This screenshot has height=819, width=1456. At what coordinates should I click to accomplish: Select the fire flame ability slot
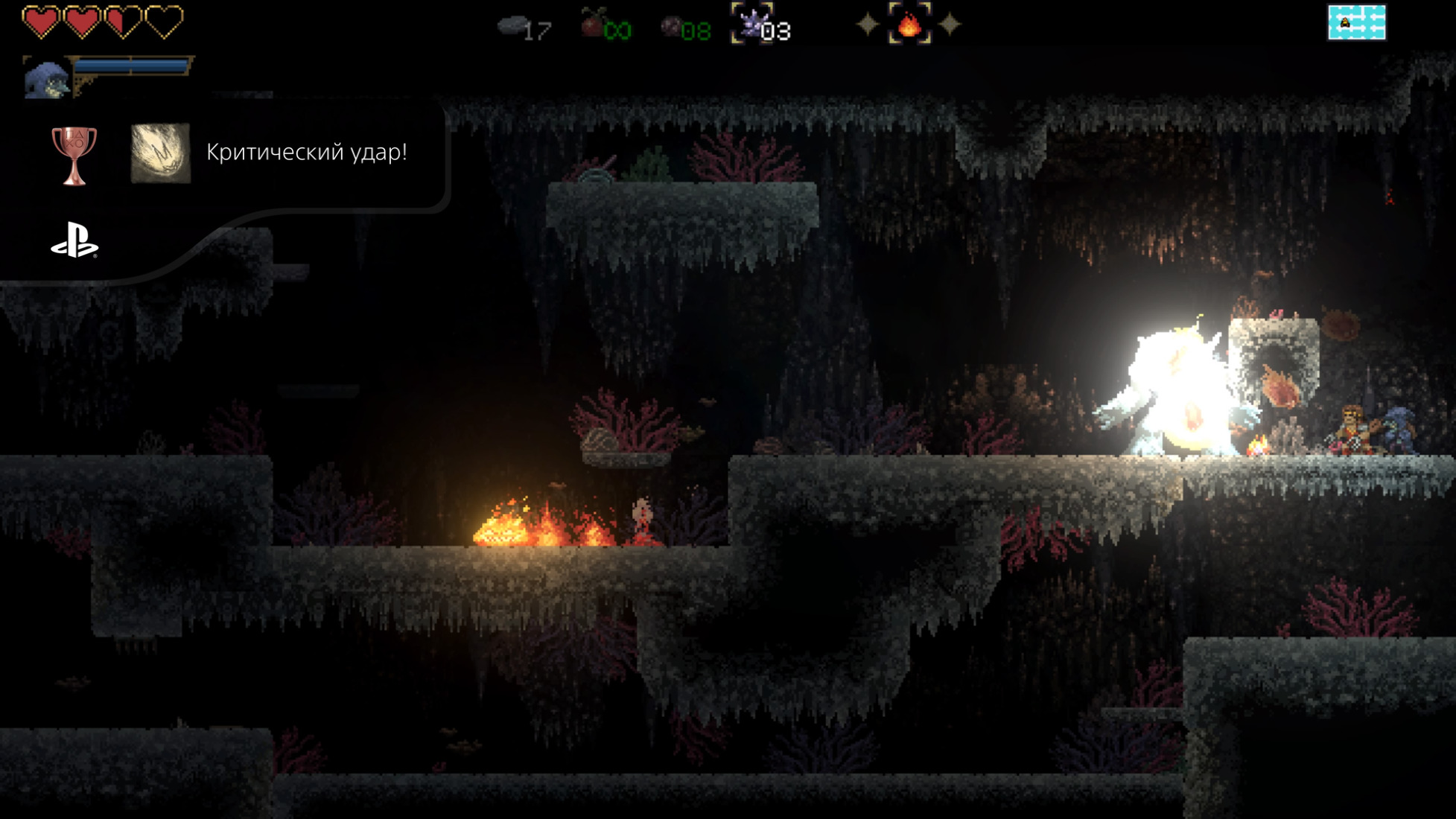click(909, 24)
